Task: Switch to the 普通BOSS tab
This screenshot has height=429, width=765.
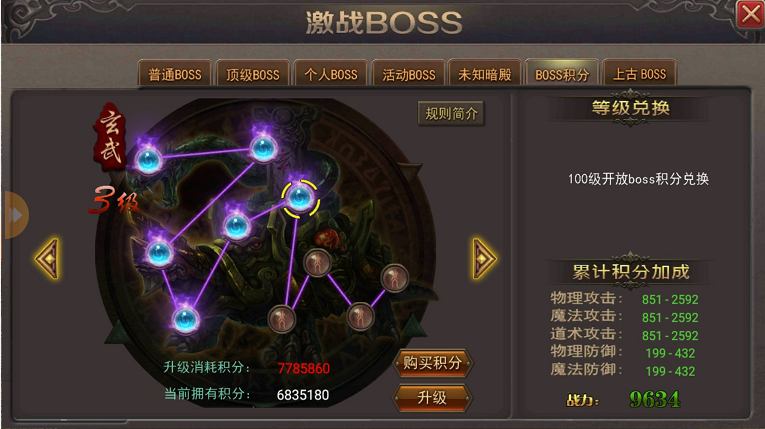Action: (175, 74)
